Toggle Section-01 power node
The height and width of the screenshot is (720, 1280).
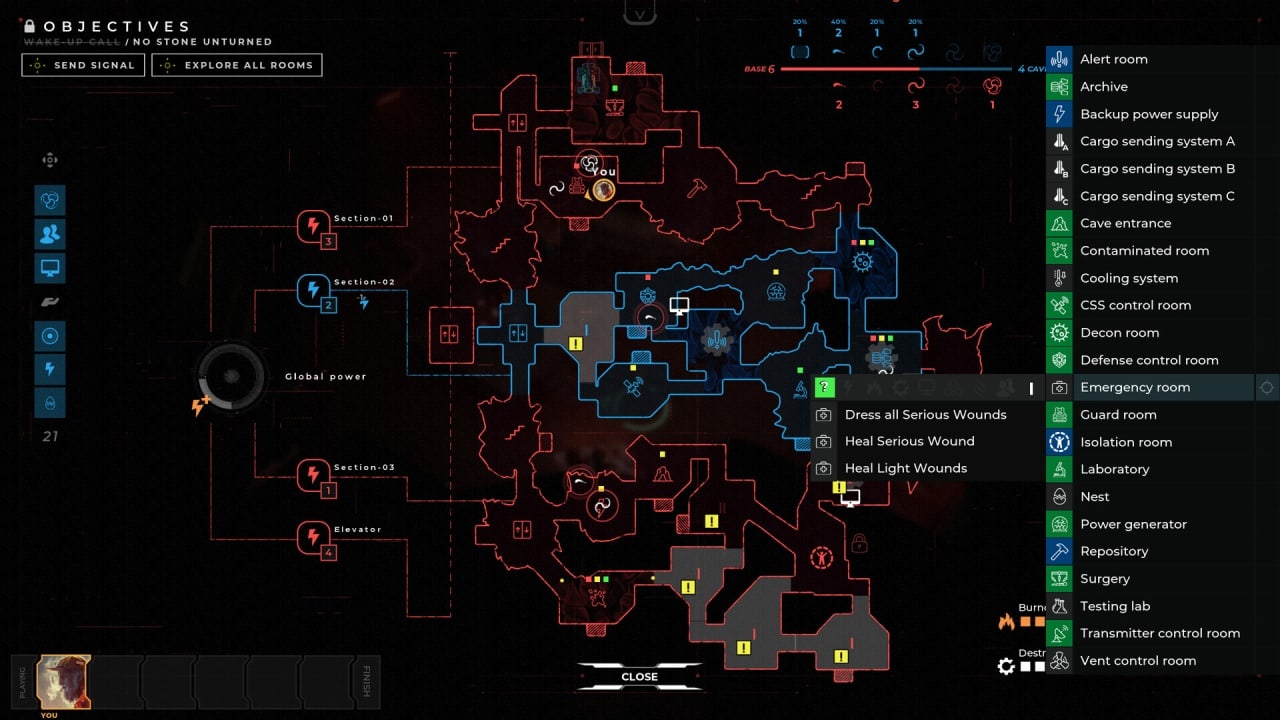(313, 226)
